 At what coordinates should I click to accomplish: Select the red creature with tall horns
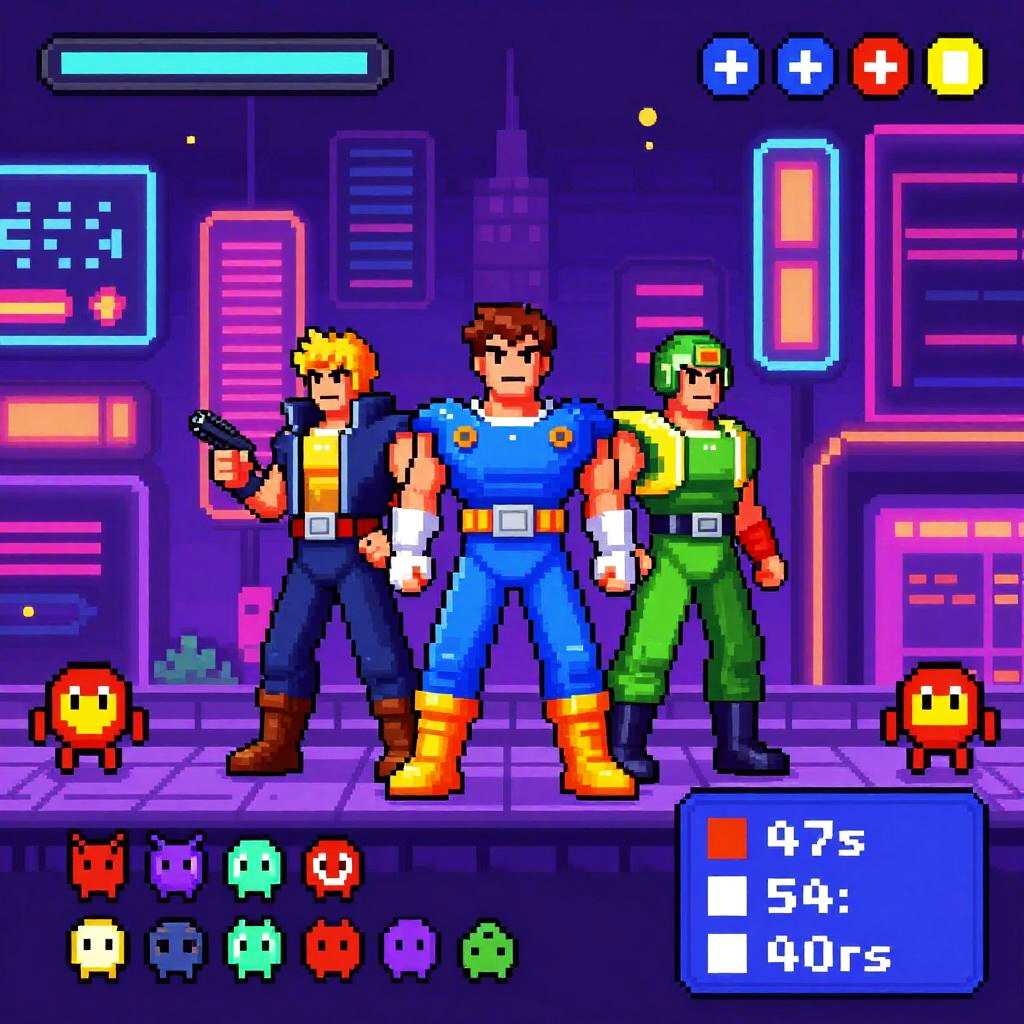tap(98, 865)
